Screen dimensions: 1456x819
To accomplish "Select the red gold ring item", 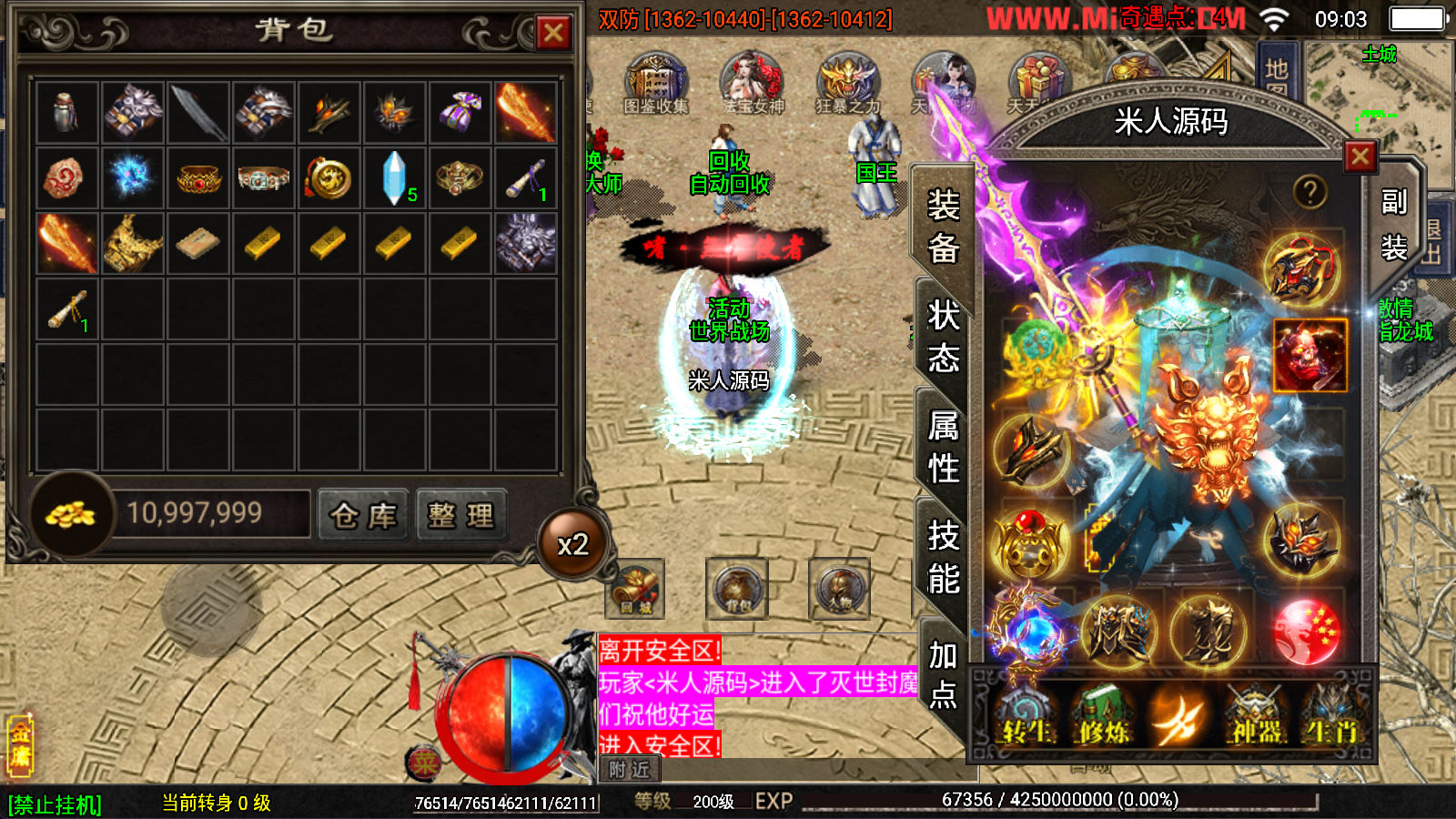I will (x=198, y=177).
